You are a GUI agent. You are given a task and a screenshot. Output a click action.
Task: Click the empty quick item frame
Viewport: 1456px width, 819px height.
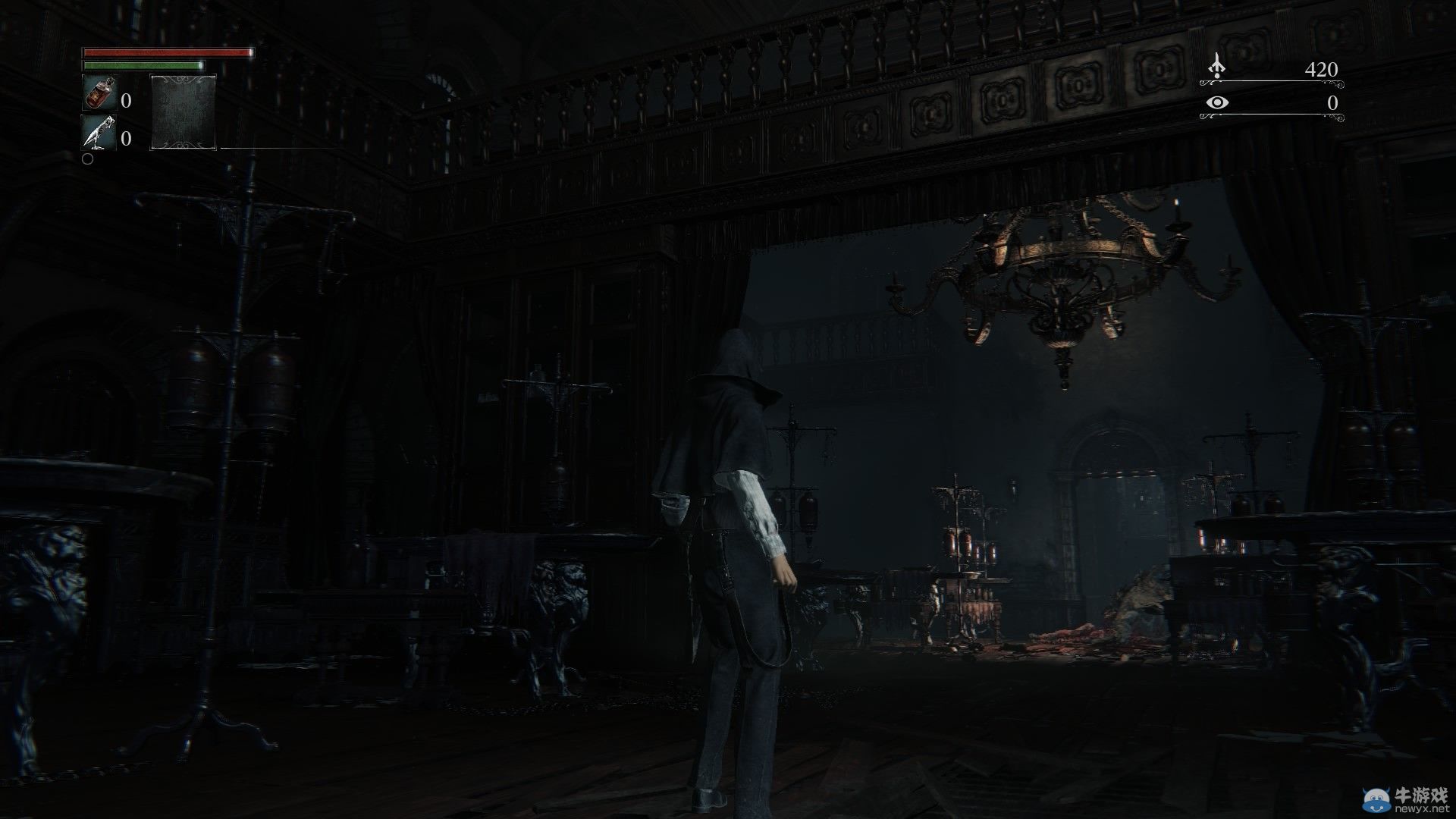(x=184, y=111)
